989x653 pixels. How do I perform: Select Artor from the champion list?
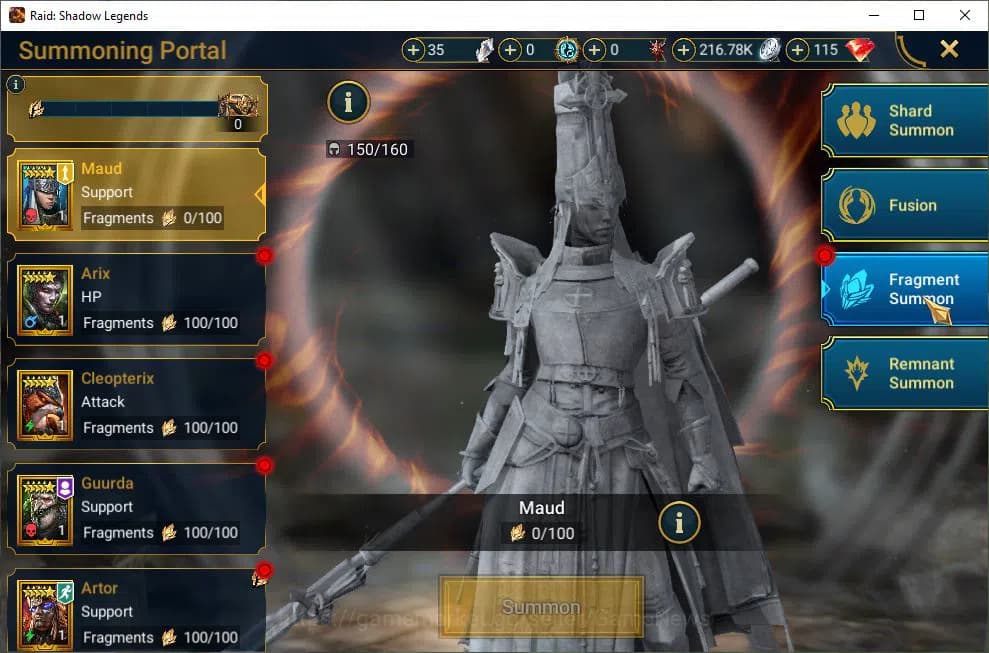[x=137, y=612]
